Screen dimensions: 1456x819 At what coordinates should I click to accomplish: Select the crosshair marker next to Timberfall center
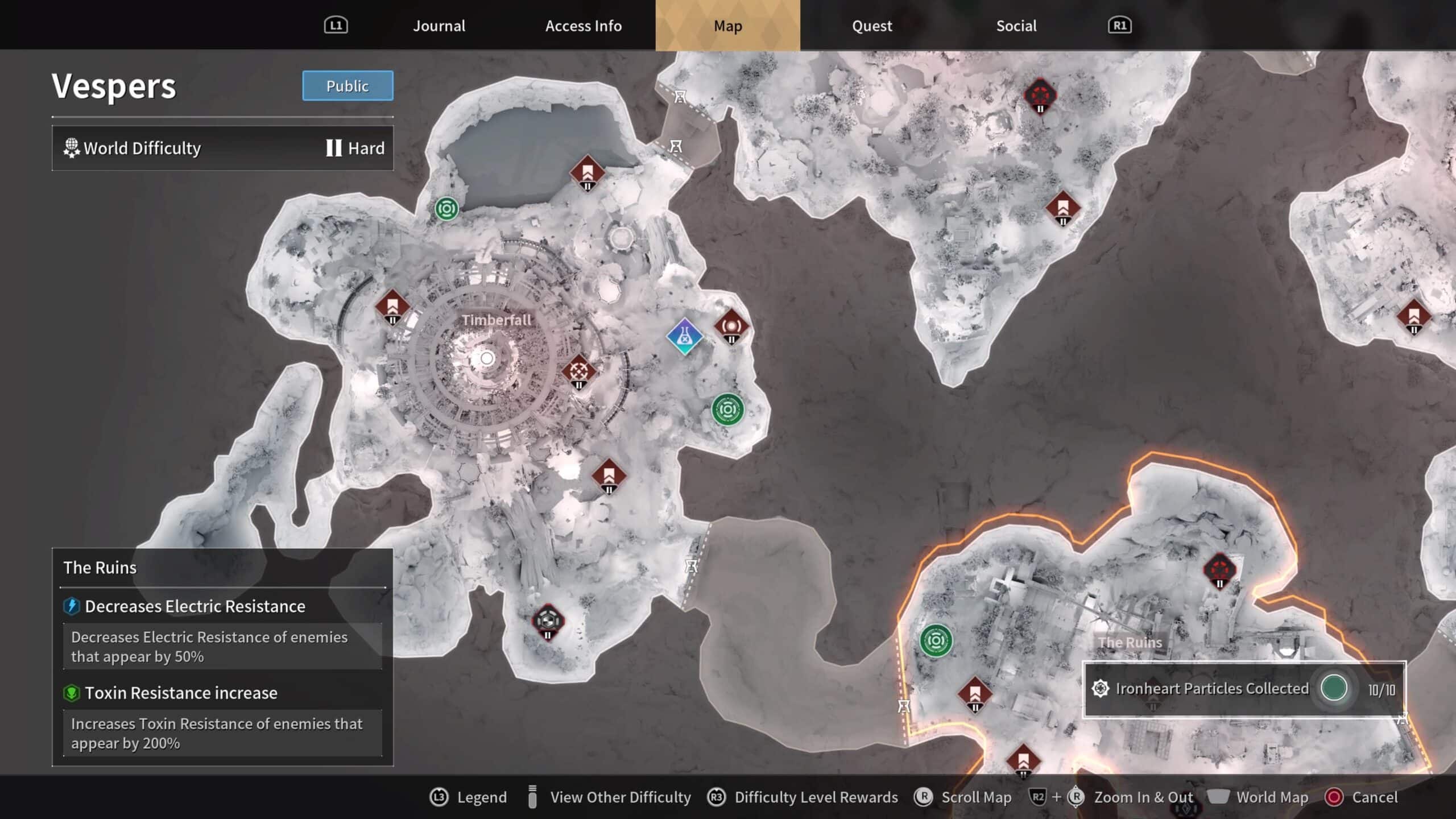click(578, 371)
